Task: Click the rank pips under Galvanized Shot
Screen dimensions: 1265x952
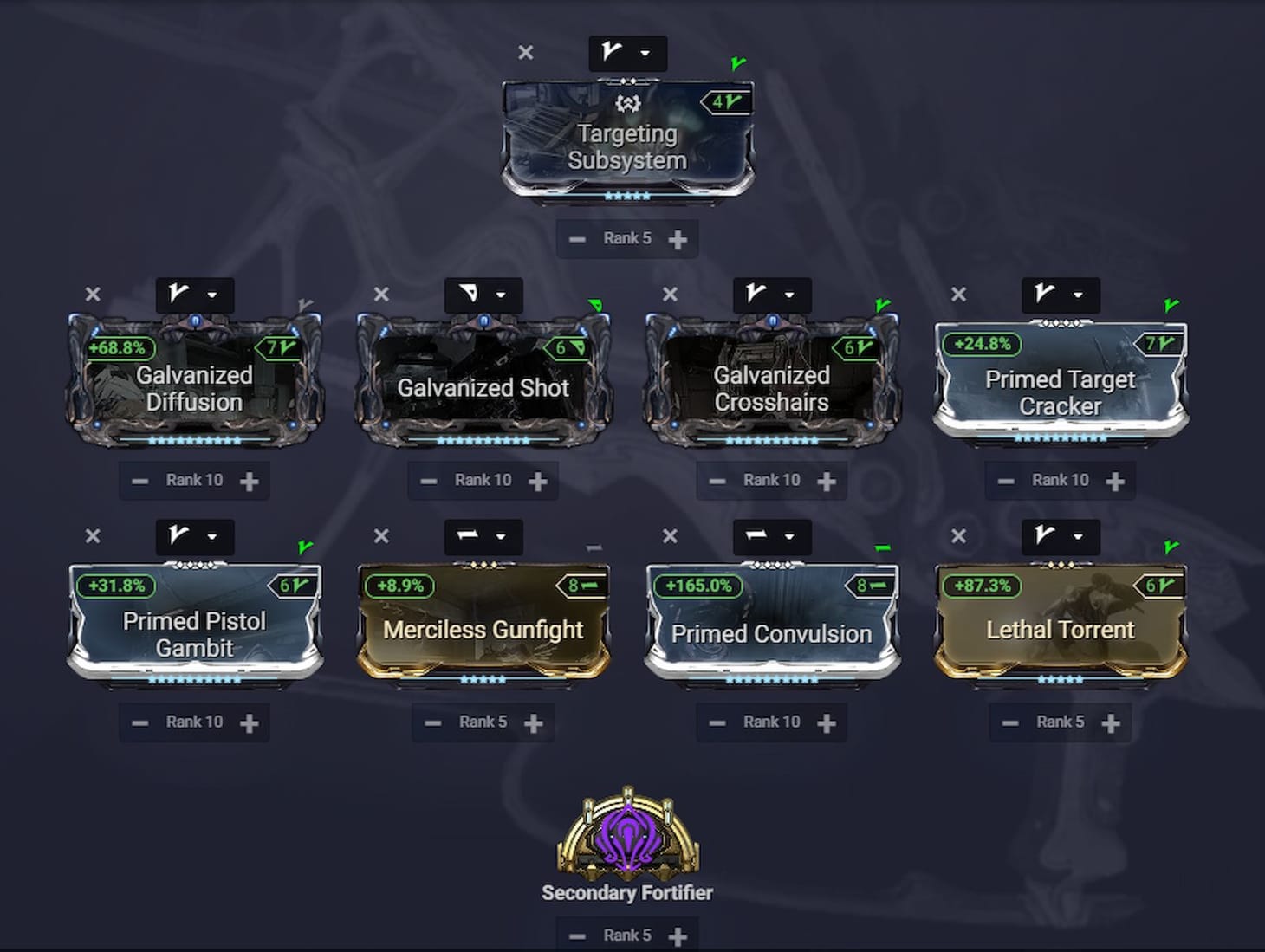Action: 483,438
